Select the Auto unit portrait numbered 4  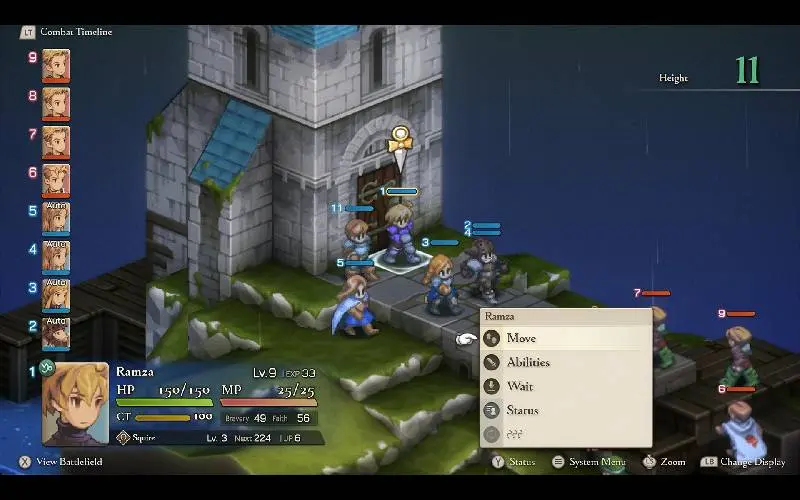pos(56,257)
